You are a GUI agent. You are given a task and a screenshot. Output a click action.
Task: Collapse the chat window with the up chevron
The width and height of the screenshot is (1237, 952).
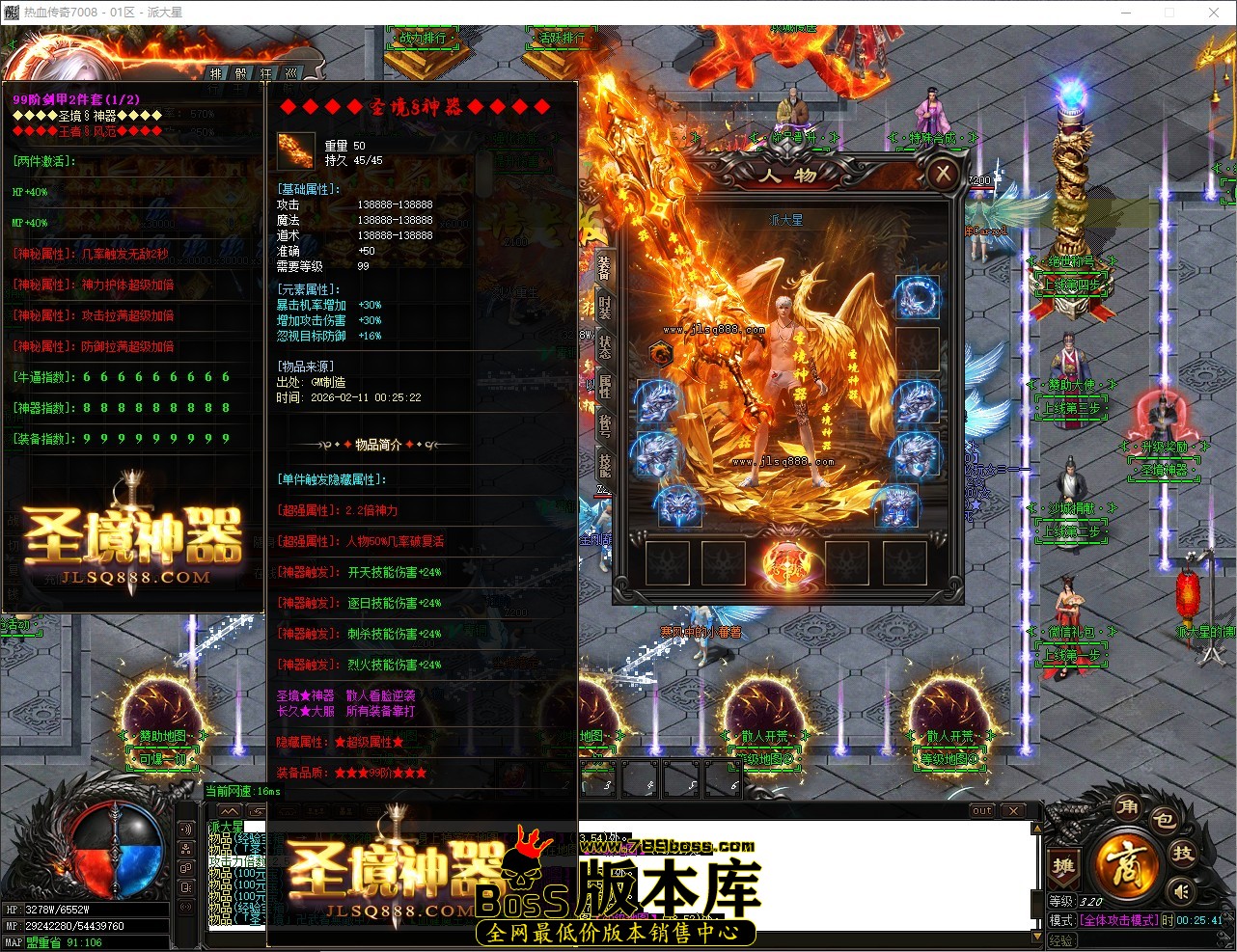coord(229,811)
